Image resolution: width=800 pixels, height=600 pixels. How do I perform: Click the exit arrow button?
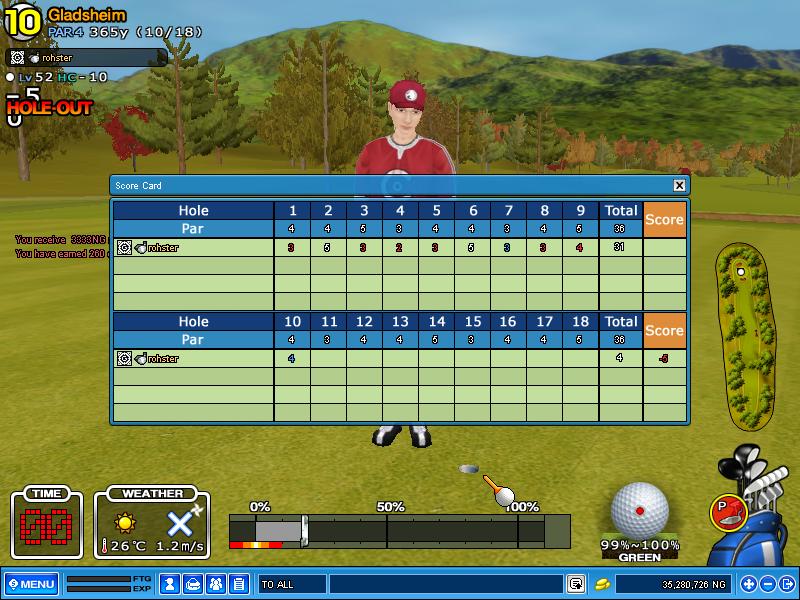click(786, 584)
